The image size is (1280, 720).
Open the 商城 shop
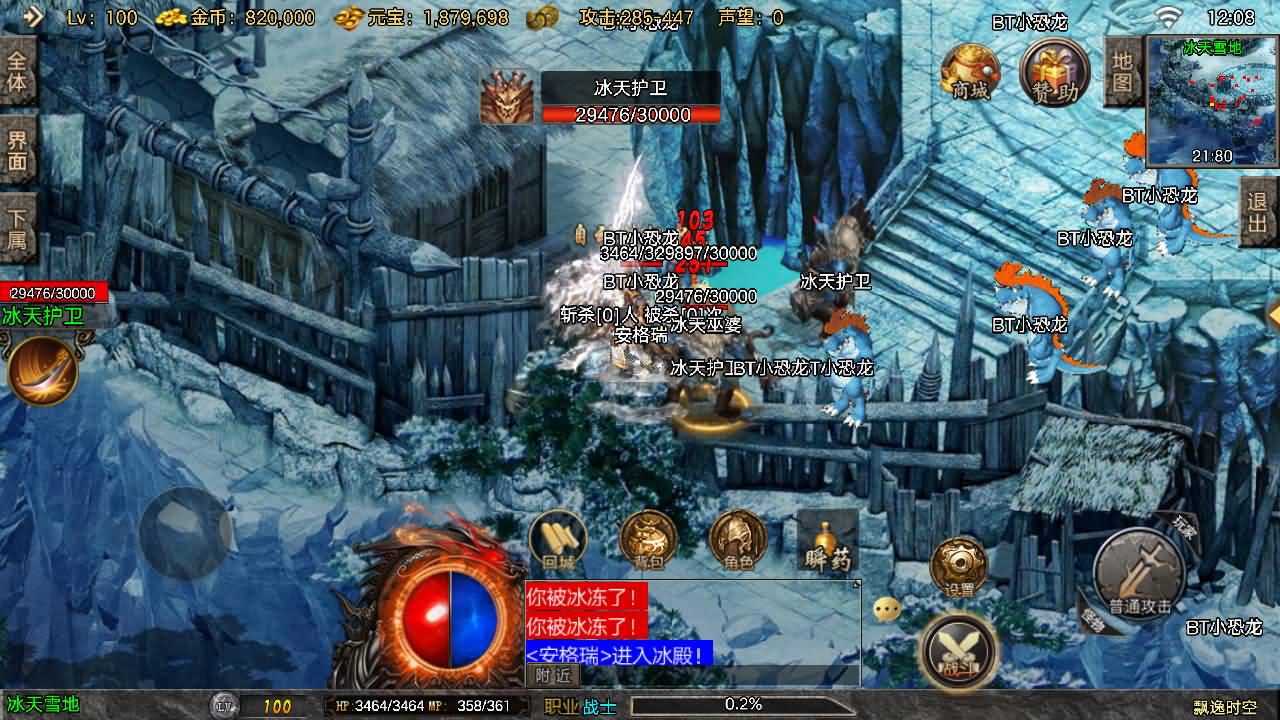click(x=970, y=72)
